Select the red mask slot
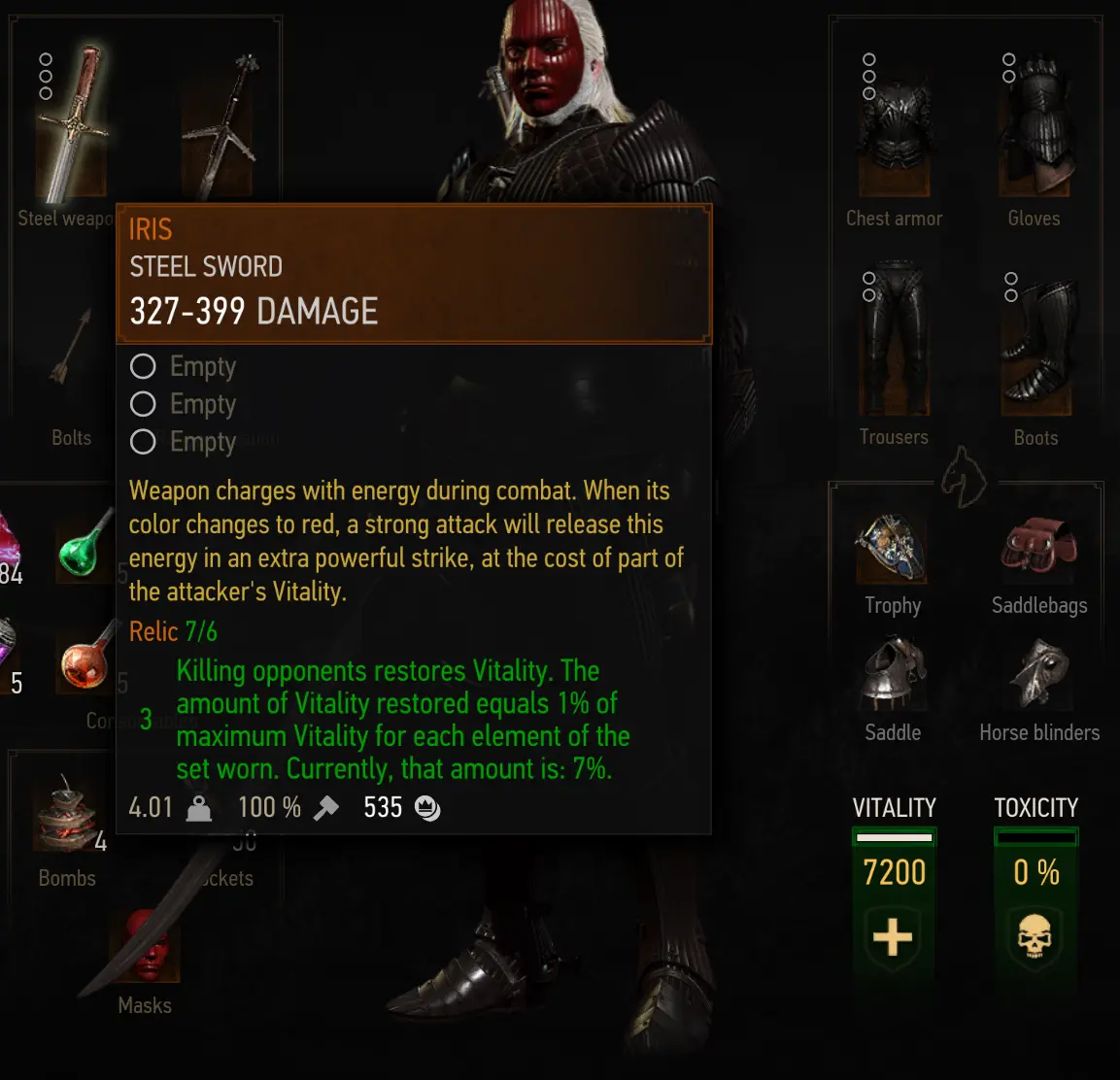Viewport: 1120px width, 1080px height. (146, 947)
